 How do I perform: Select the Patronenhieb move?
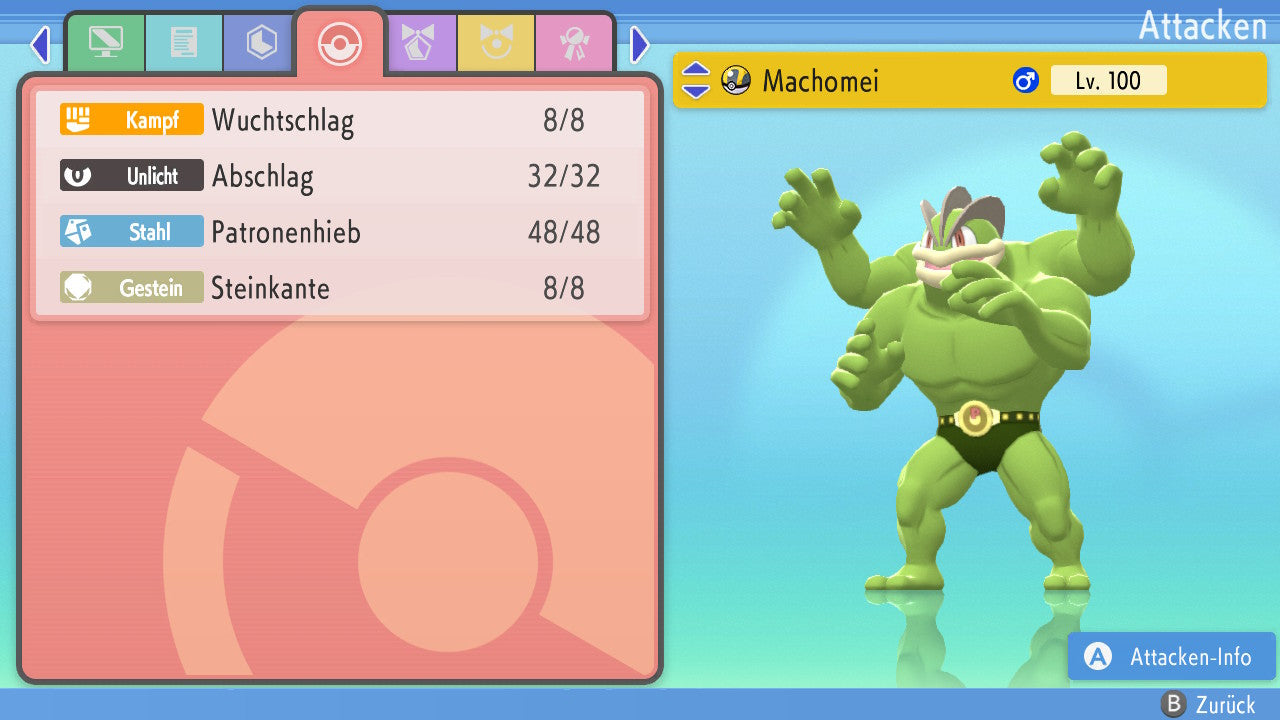tap(340, 232)
